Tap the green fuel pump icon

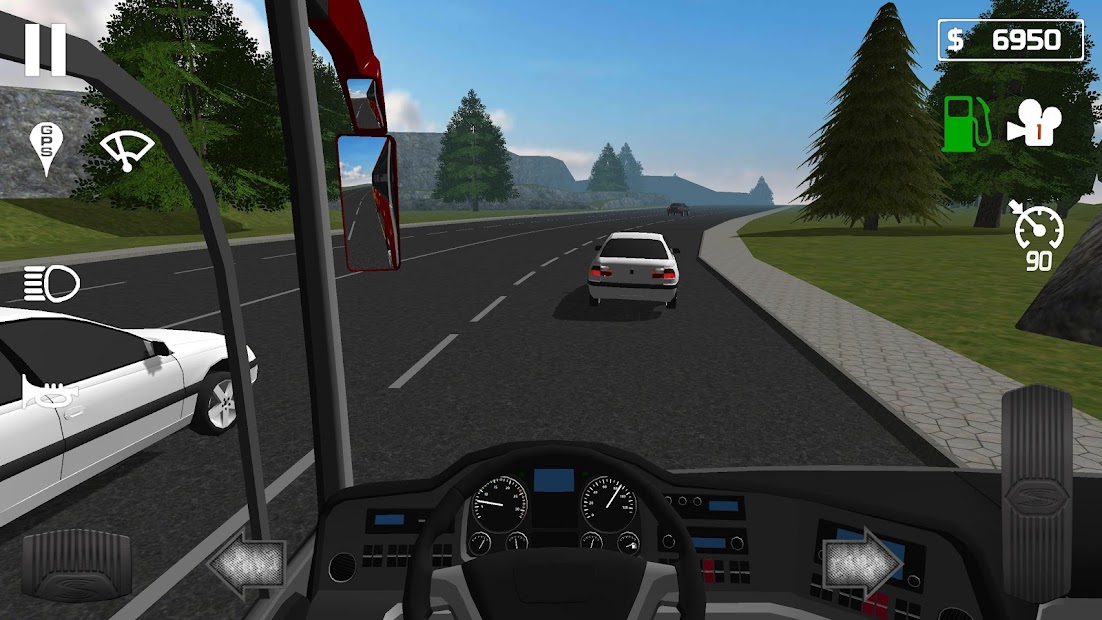coord(966,123)
